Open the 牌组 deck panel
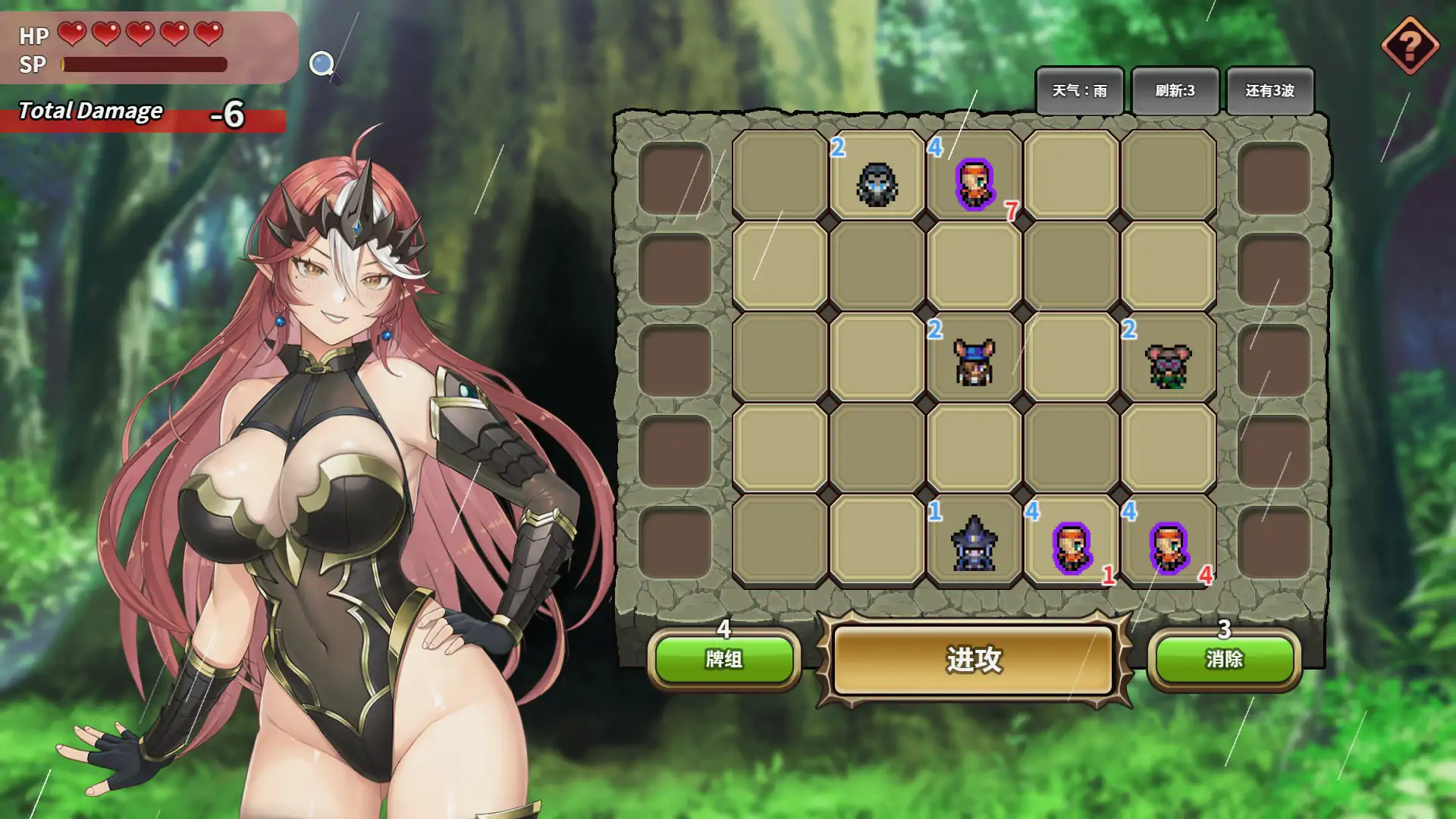This screenshot has width=1456, height=819. (726, 661)
